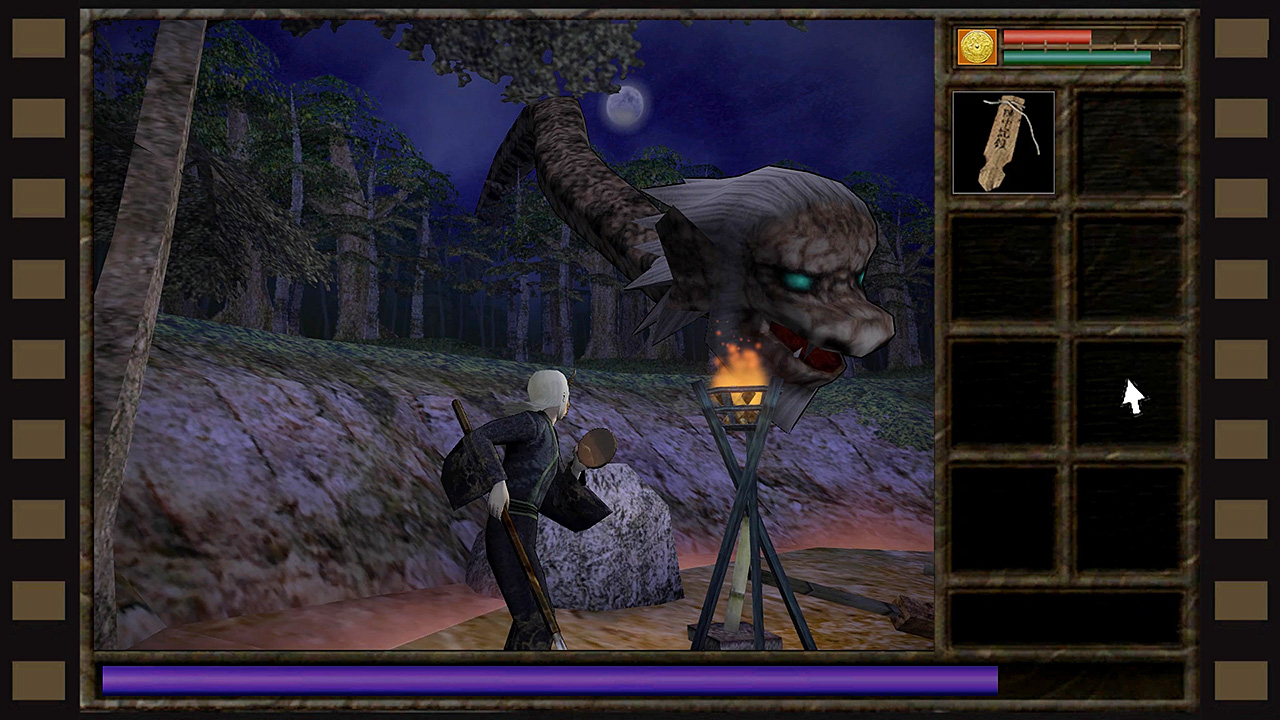1280x720 pixels.
Task: Click the green stamina gauge
Action: (1078, 57)
